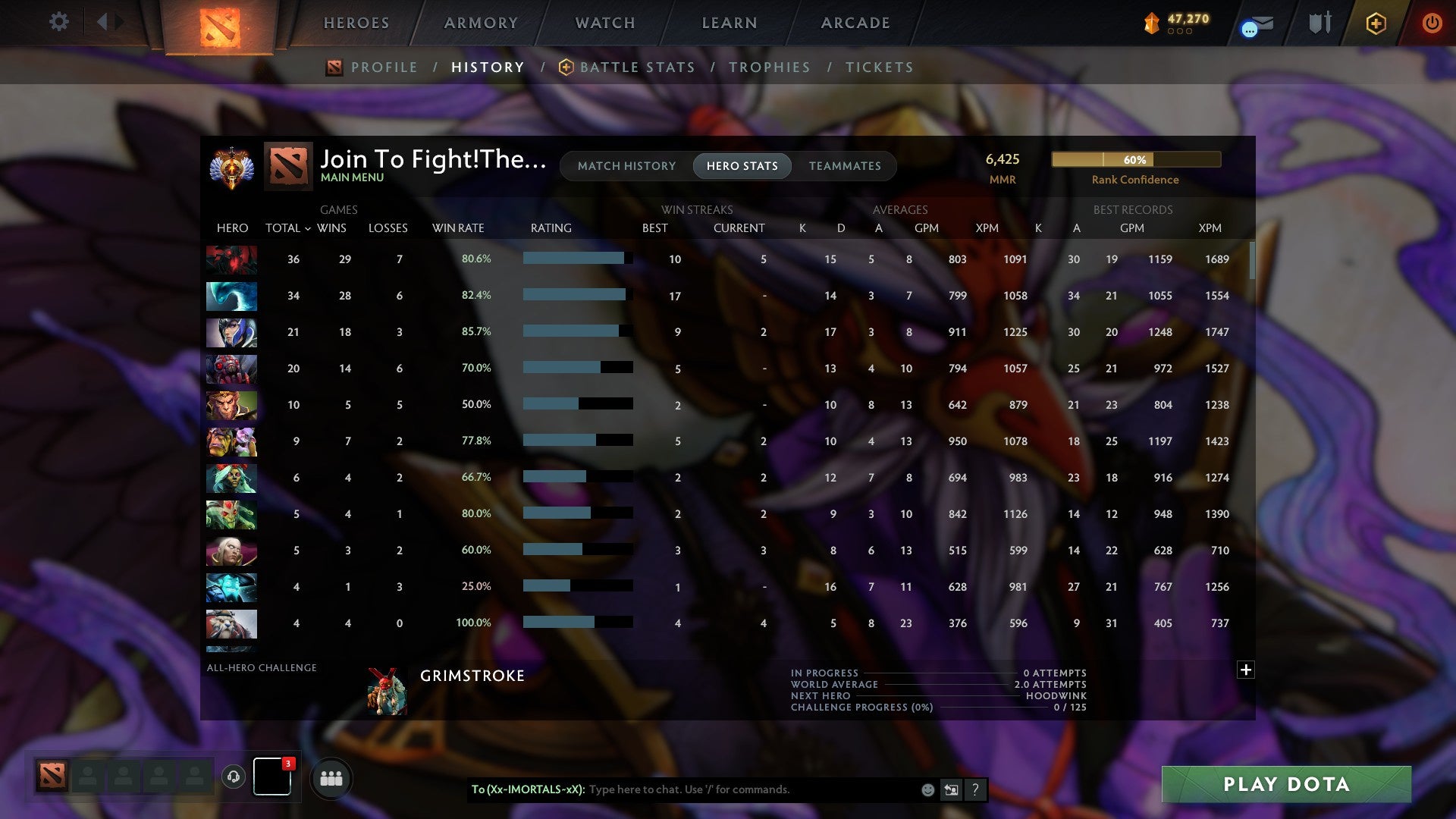
Task: Open the settings gear icon
Action: pos(59,22)
